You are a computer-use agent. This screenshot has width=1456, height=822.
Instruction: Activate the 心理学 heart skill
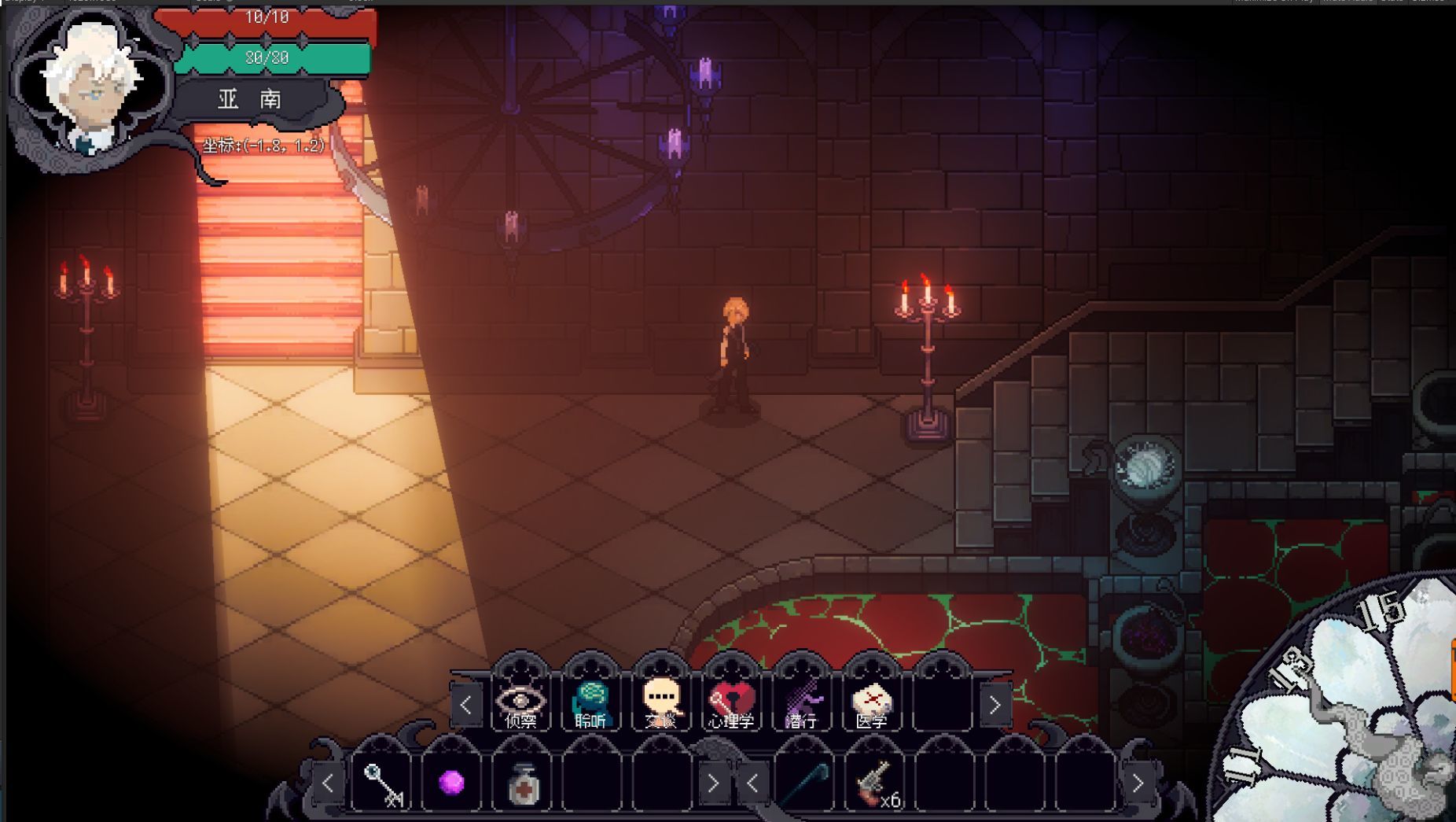[x=731, y=702]
